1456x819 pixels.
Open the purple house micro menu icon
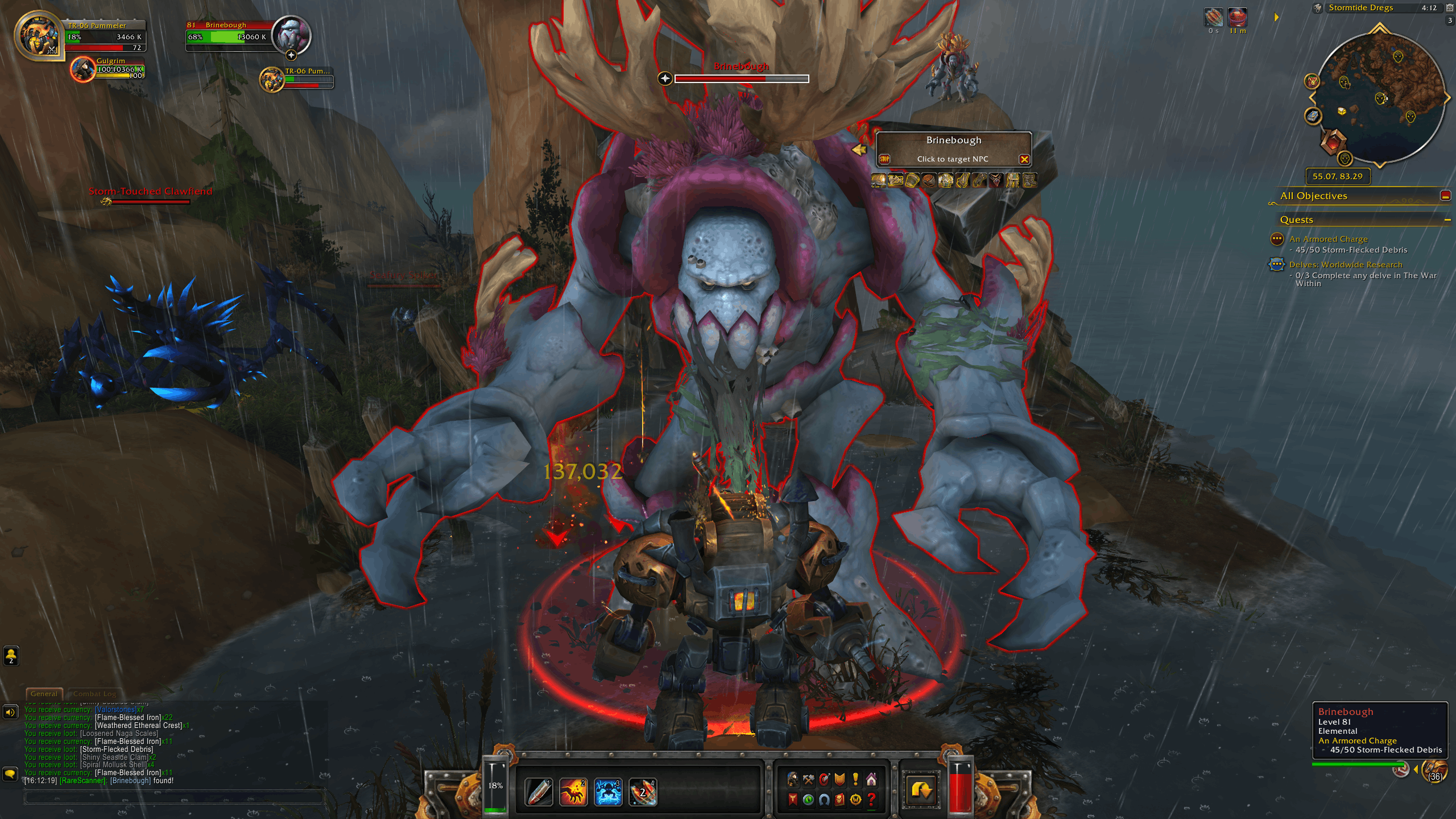click(871, 779)
